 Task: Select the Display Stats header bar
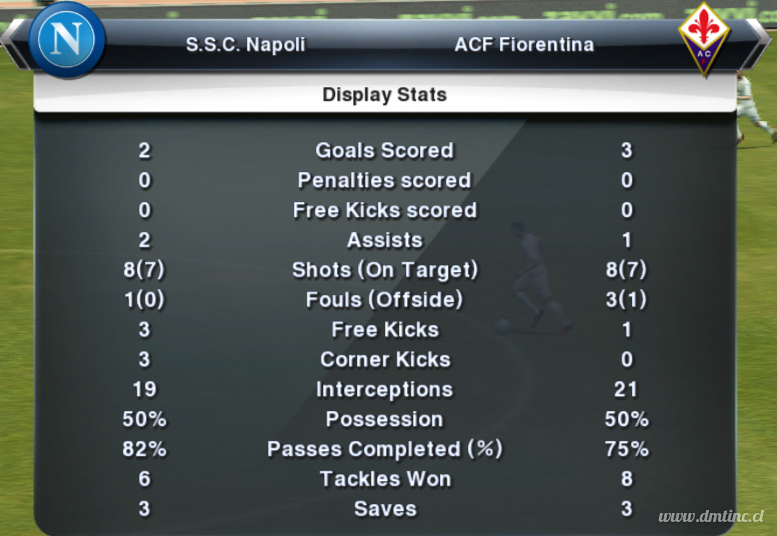(384, 96)
